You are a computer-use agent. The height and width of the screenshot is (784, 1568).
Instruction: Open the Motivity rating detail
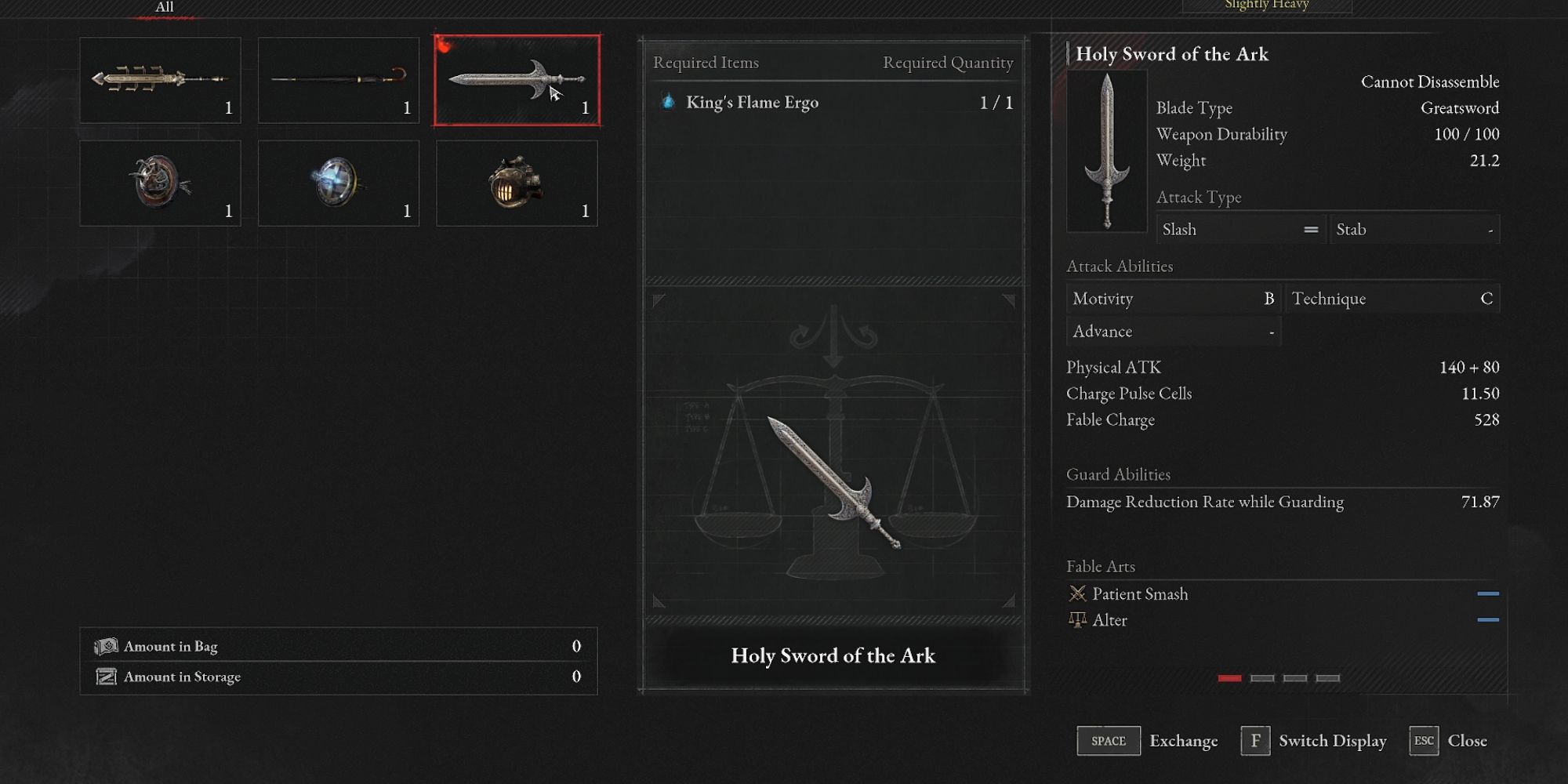[x=1173, y=298]
